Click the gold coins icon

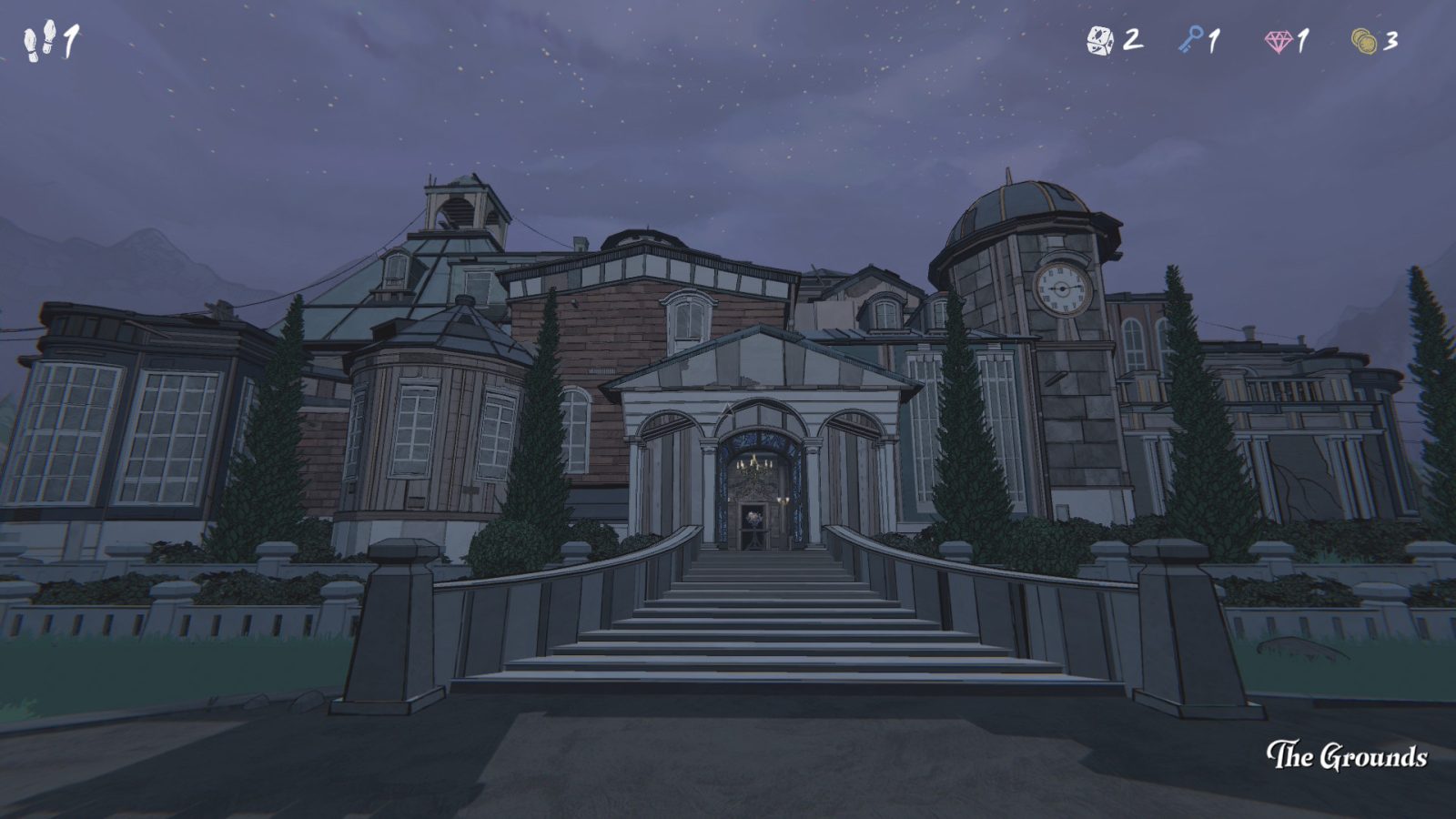coord(1363,41)
